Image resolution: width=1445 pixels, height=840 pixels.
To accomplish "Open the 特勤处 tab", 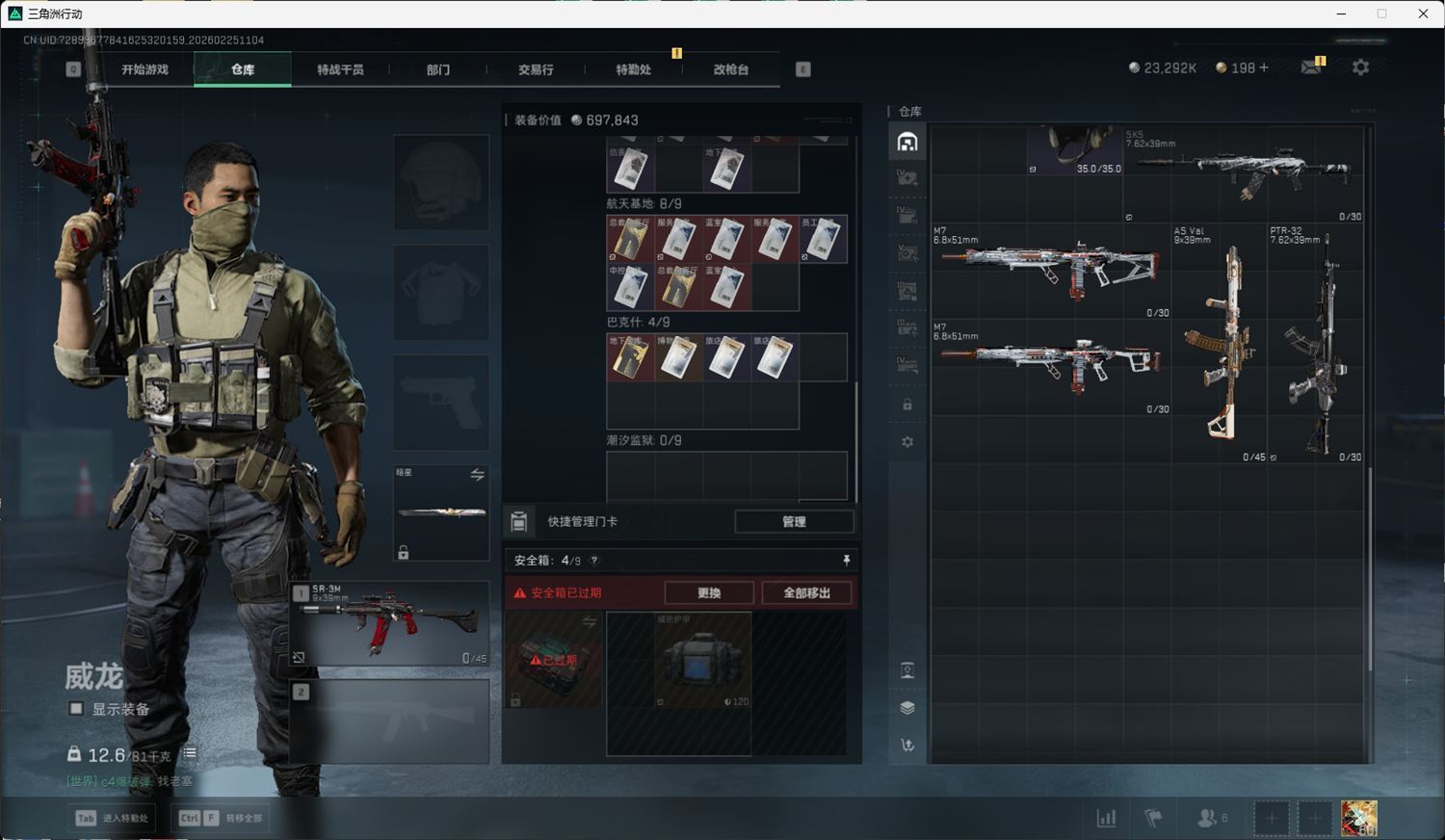I will 633,69.
